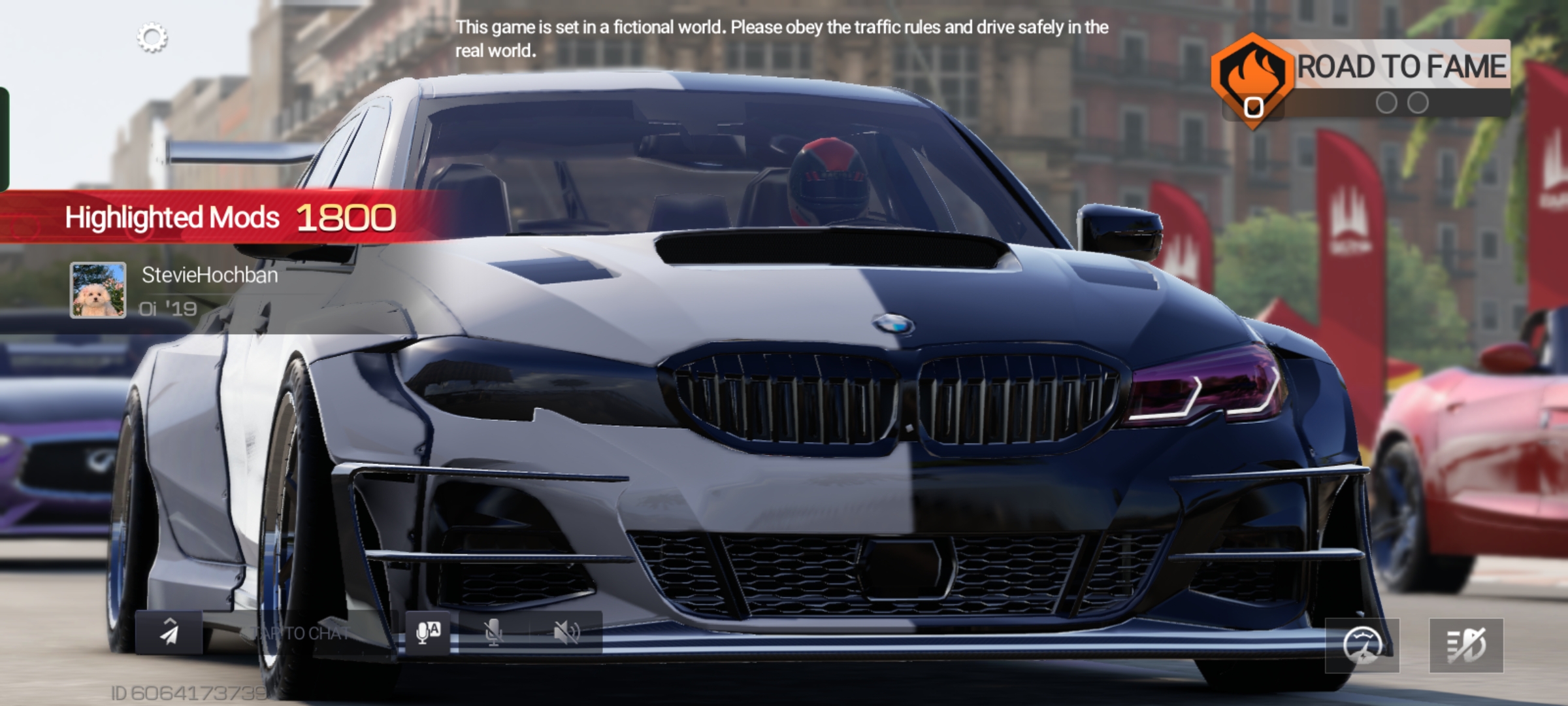Select the Highlighted Mods banner
The image size is (1568, 706).
pyautogui.click(x=229, y=218)
